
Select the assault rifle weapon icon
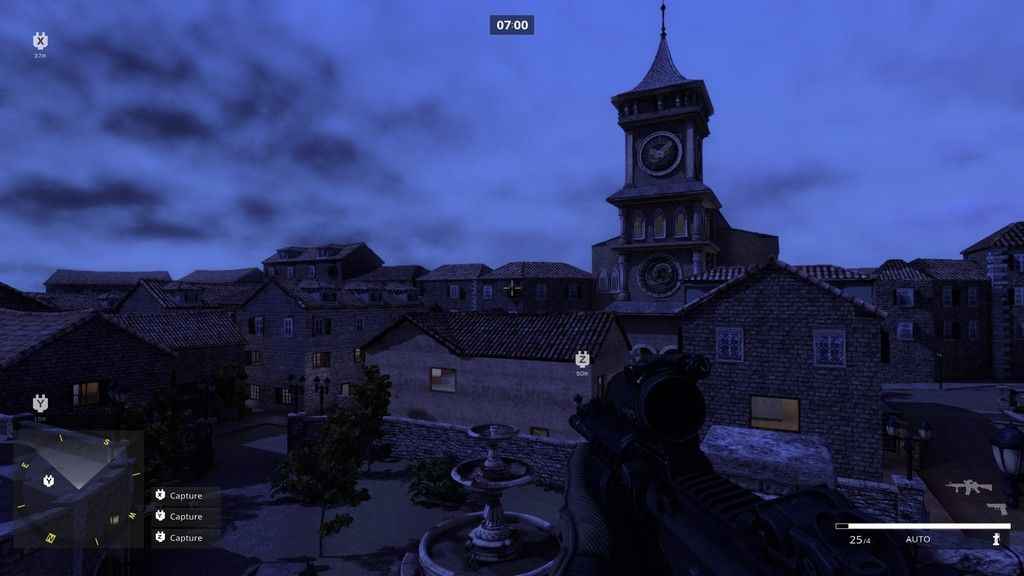[x=968, y=487]
